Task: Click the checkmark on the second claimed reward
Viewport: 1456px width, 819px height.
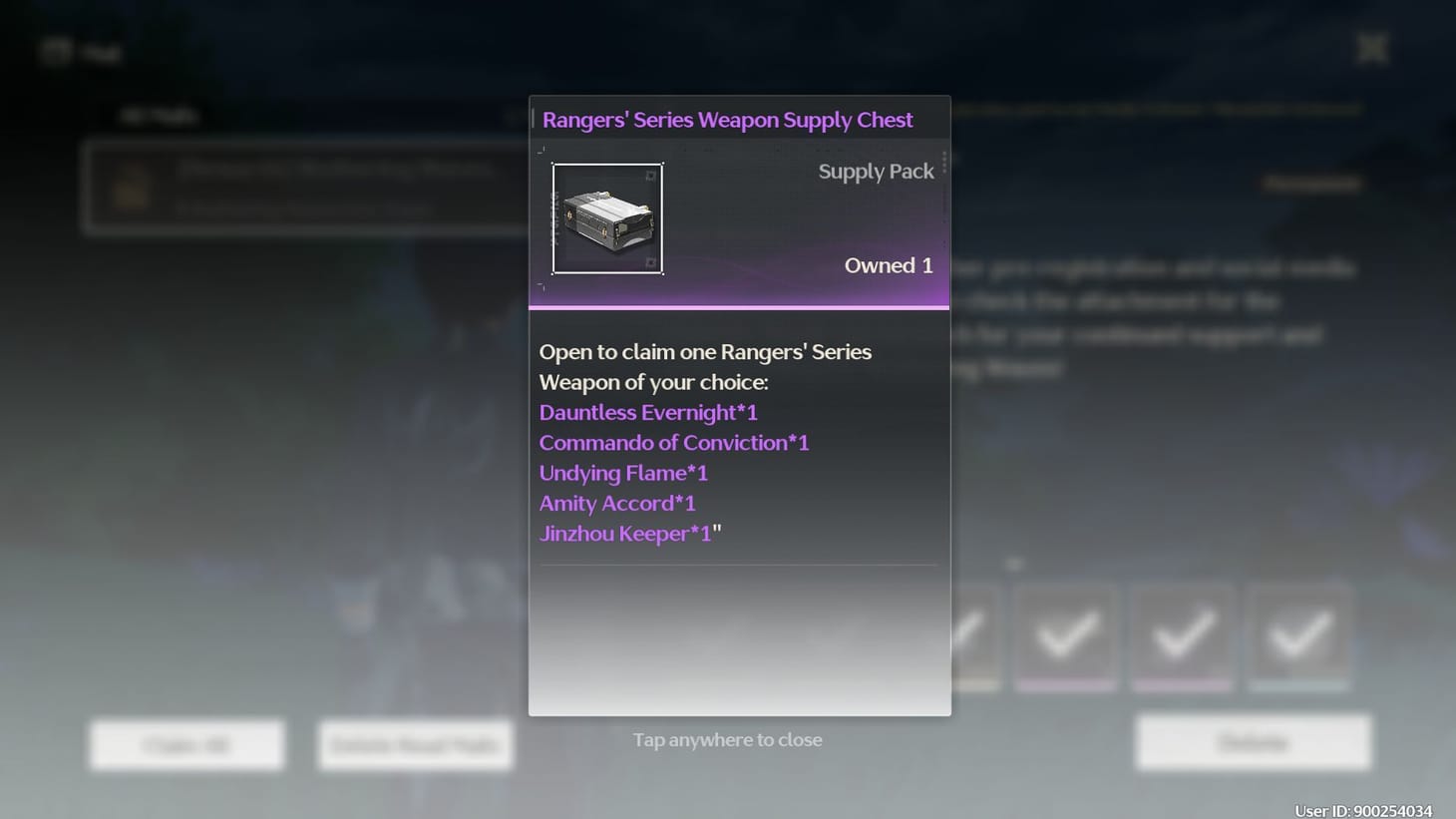Action: pyautogui.click(x=1065, y=635)
